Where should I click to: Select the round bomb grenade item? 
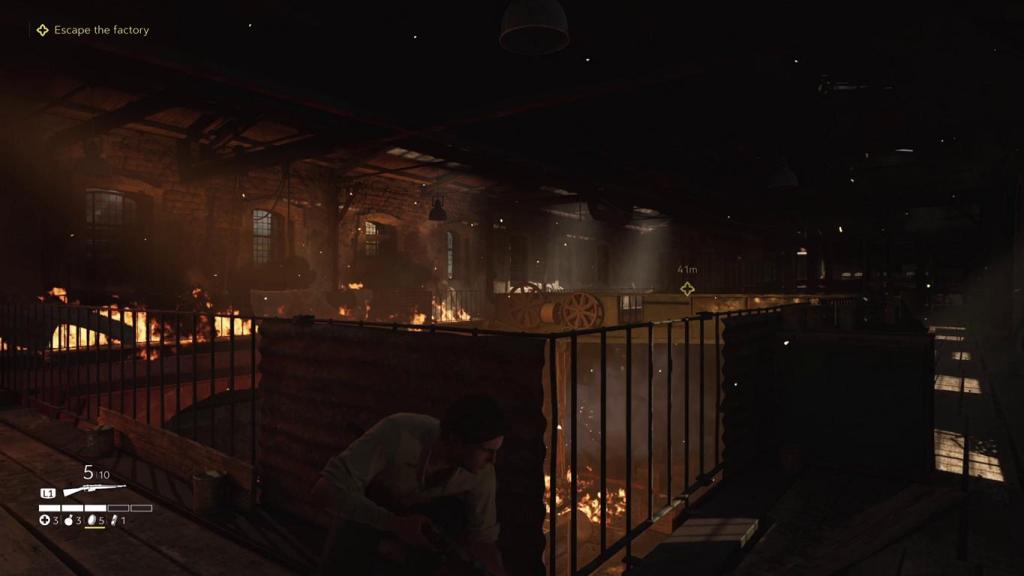[70, 520]
